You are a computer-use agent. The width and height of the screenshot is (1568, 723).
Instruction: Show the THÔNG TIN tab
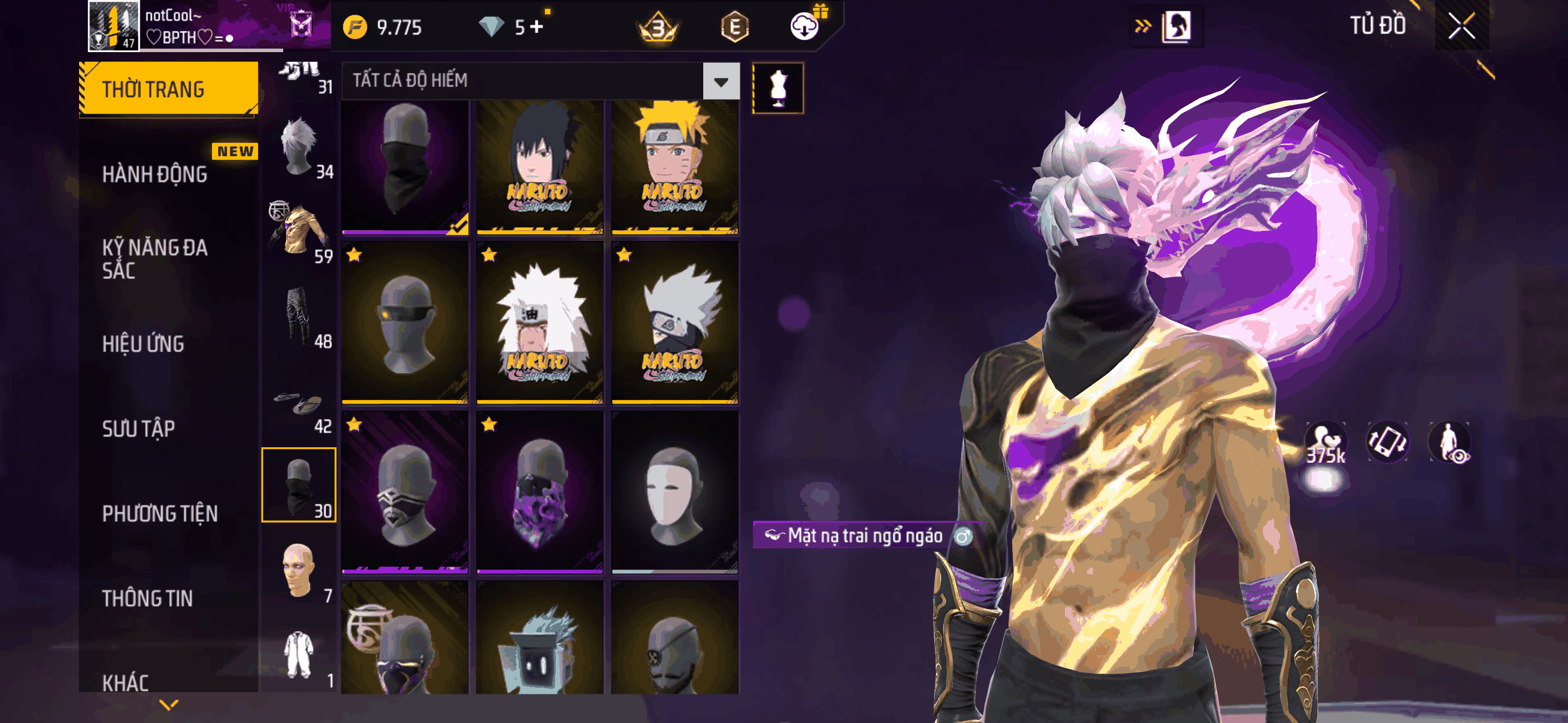click(147, 598)
